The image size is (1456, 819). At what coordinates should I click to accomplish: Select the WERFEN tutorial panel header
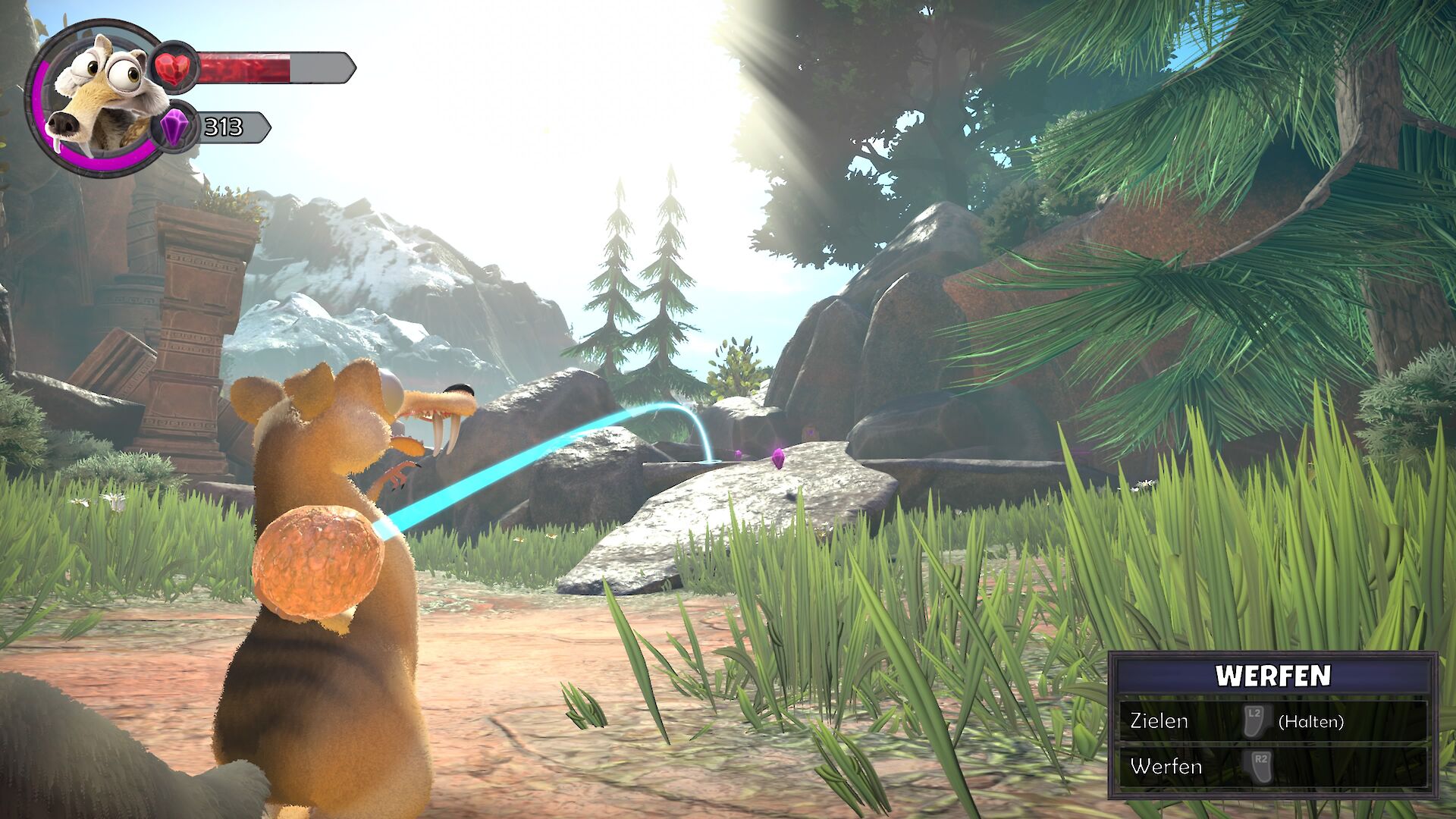1272,675
